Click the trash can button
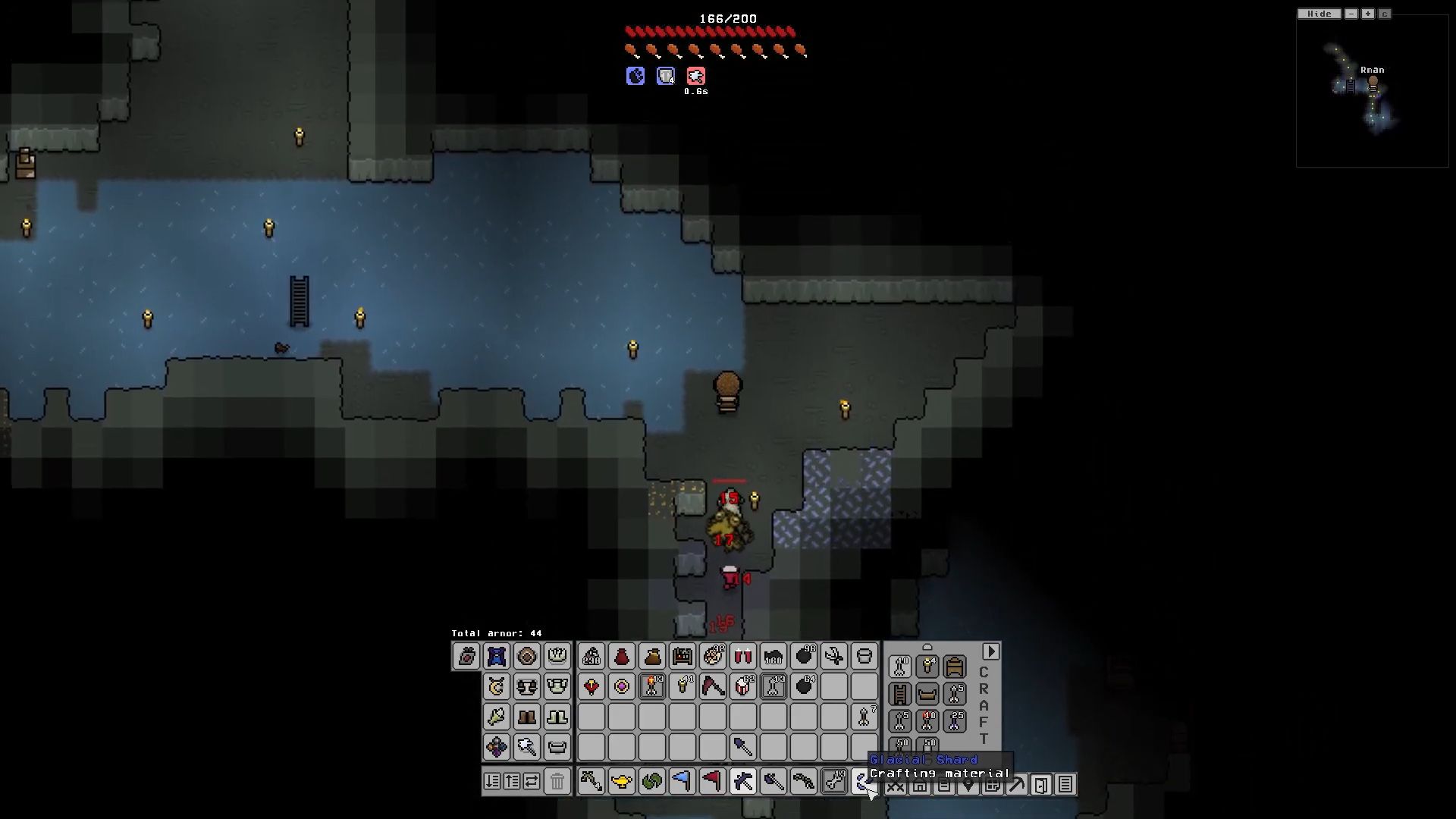Viewport: 1456px width, 819px height. coord(557,781)
